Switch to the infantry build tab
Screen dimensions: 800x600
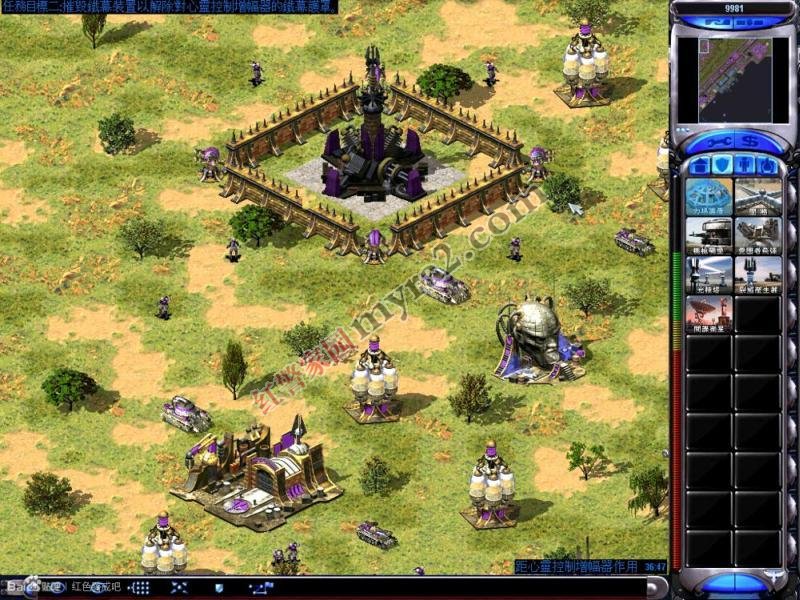tap(745, 165)
